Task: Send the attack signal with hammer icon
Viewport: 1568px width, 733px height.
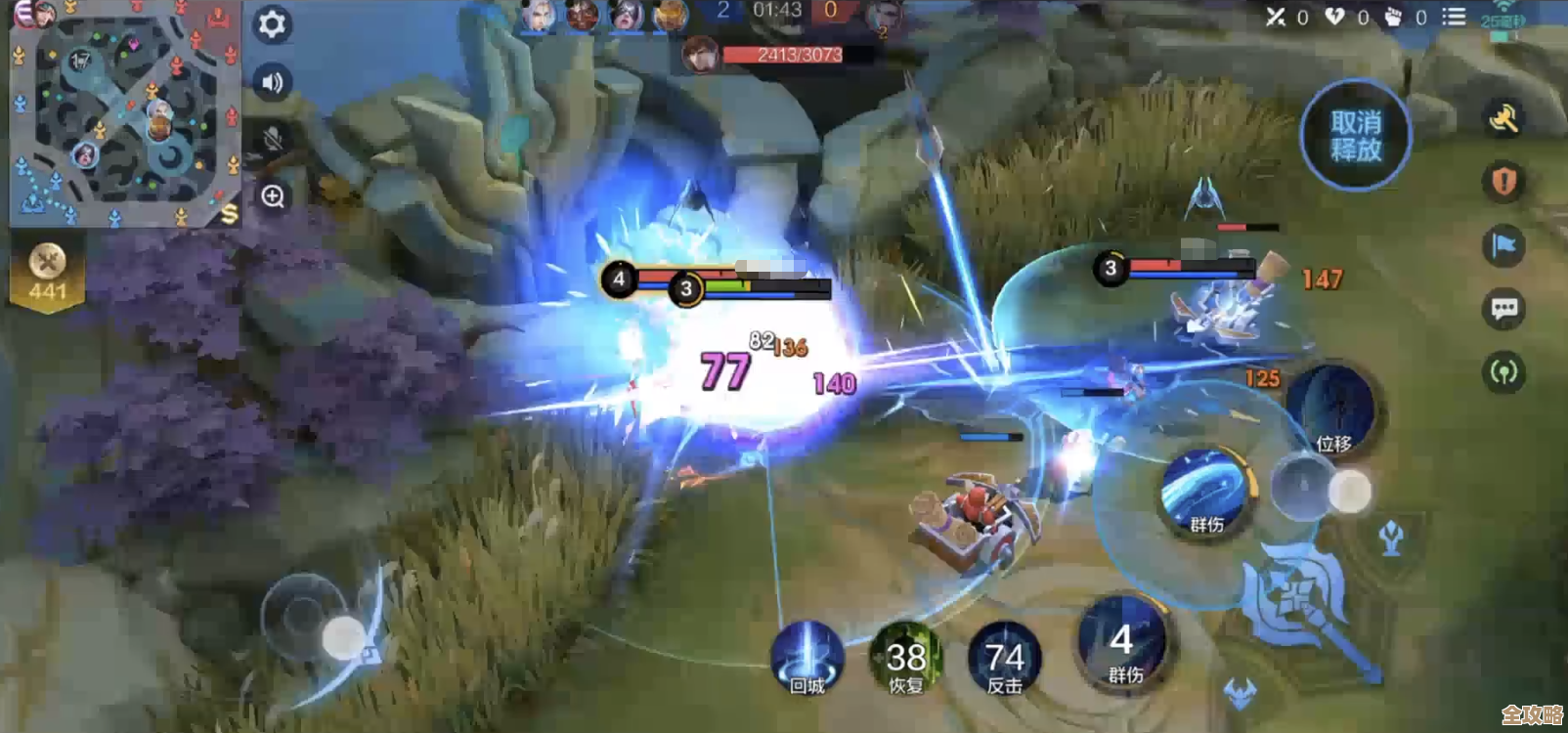Action: pos(1503,118)
